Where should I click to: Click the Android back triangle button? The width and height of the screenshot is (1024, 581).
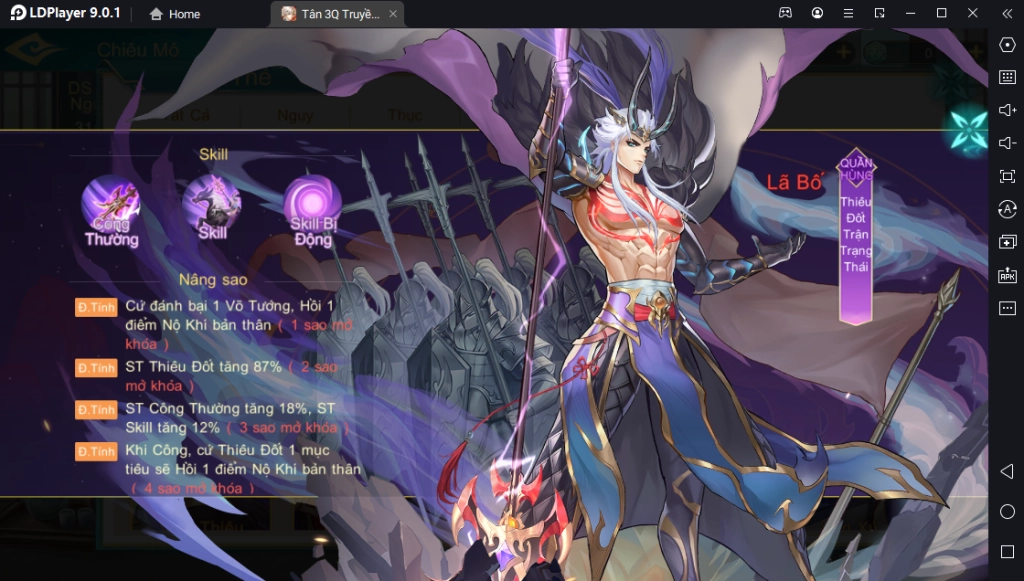(1007, 471)
